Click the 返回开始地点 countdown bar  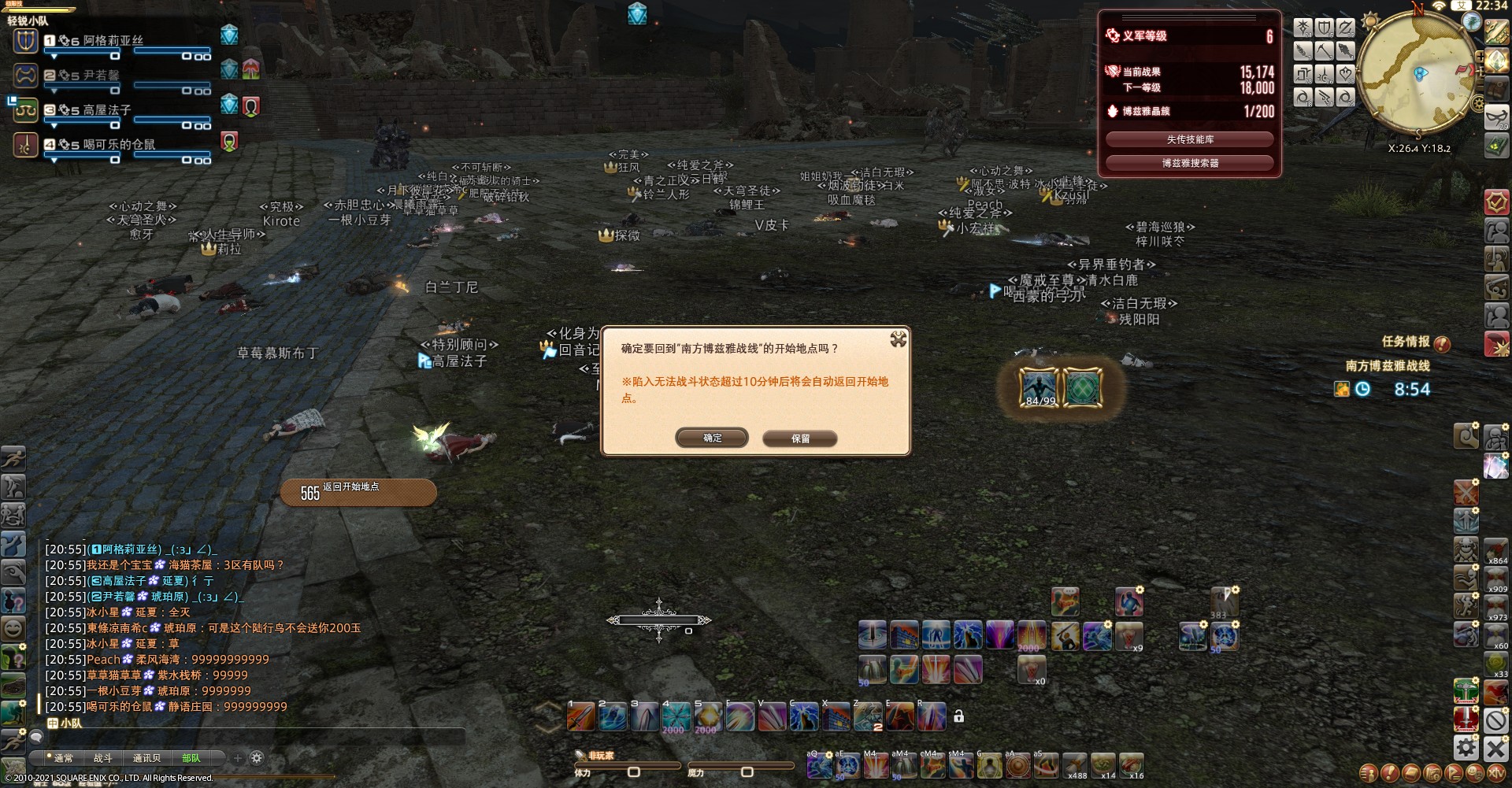[x=358, y=492]
